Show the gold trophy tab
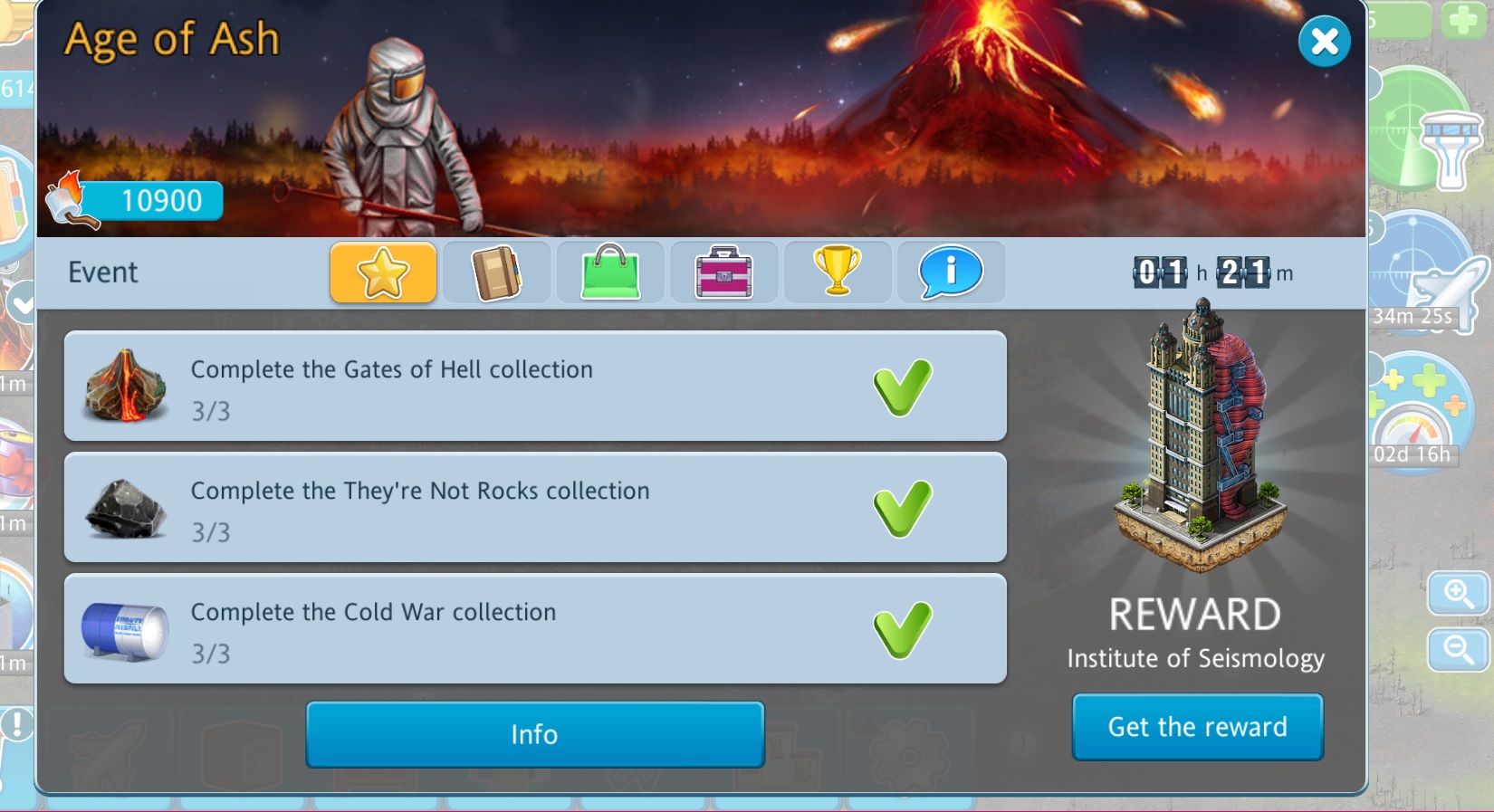1494x812 pixels. point(837,272)
